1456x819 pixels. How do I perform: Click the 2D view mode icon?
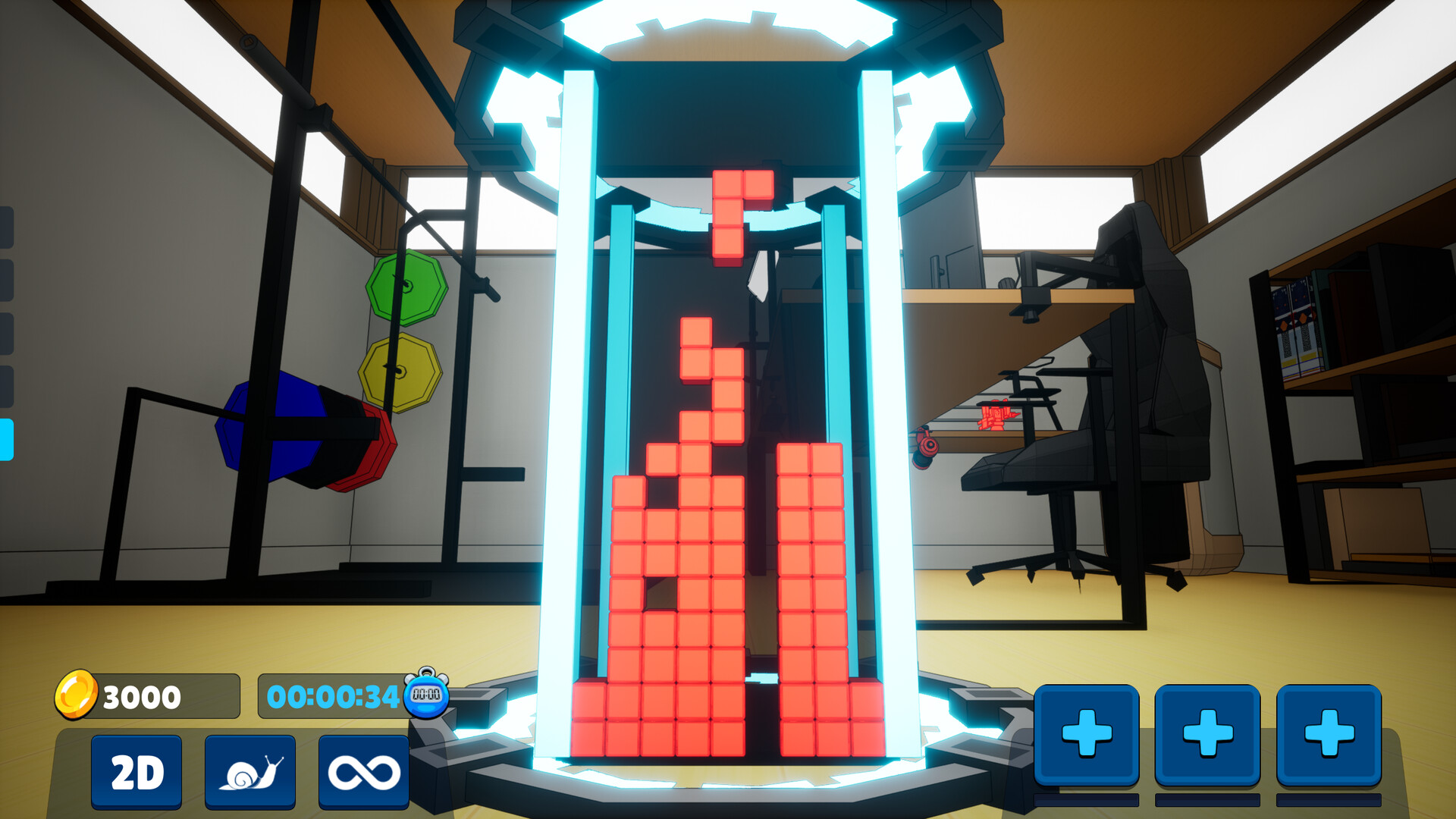click(136, 772)
